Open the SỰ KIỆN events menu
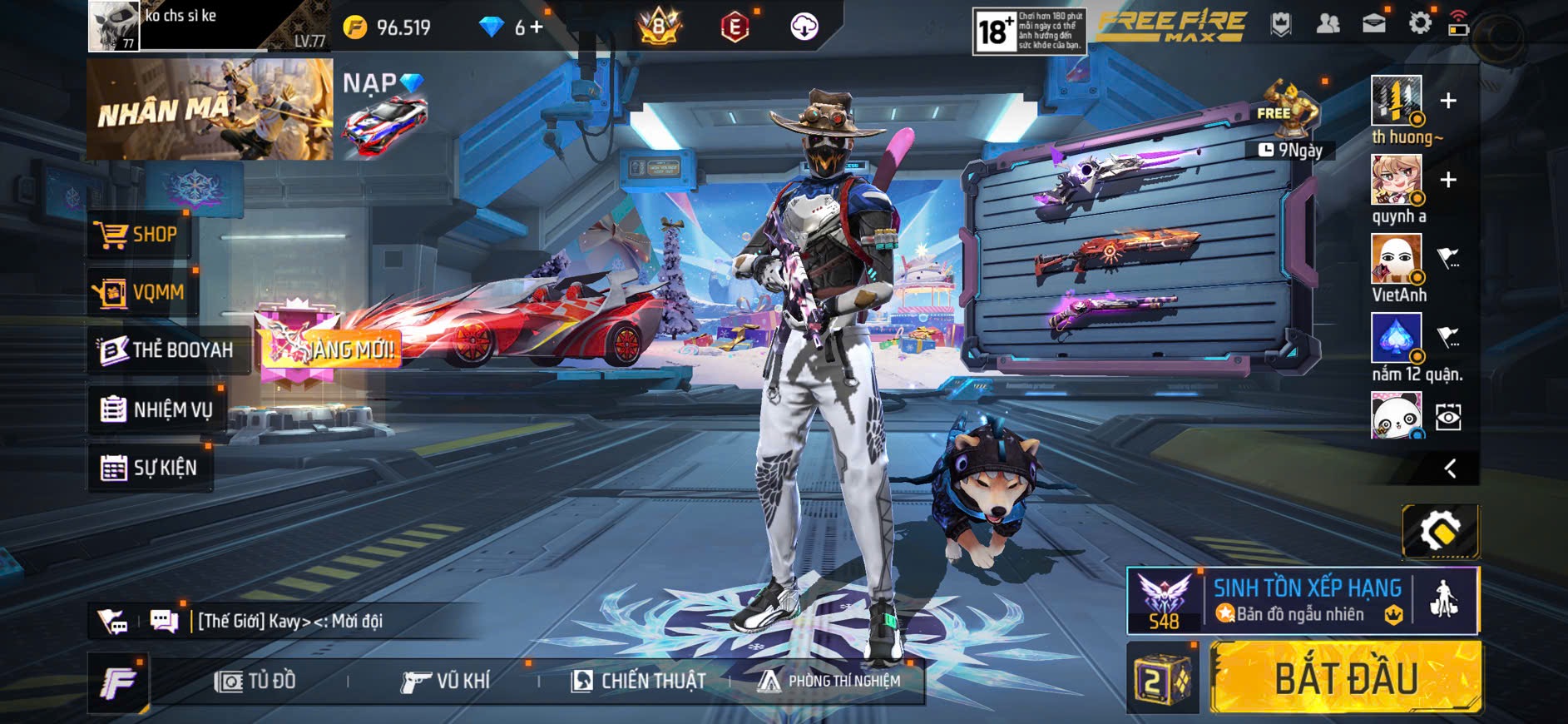 (150, 468)
